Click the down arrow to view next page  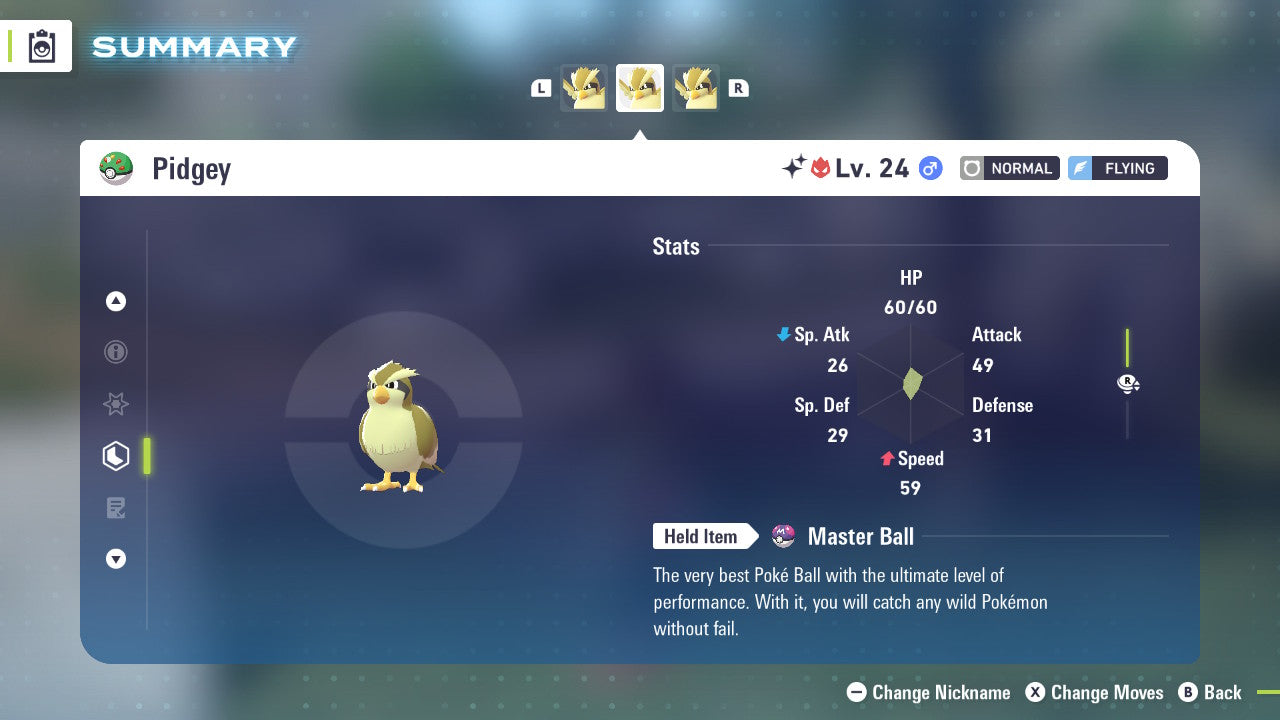coord(116,559)
